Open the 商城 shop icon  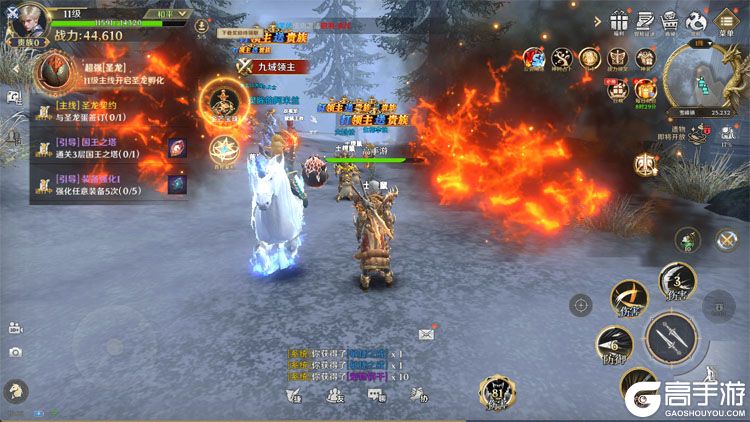(x=670, y=22)
